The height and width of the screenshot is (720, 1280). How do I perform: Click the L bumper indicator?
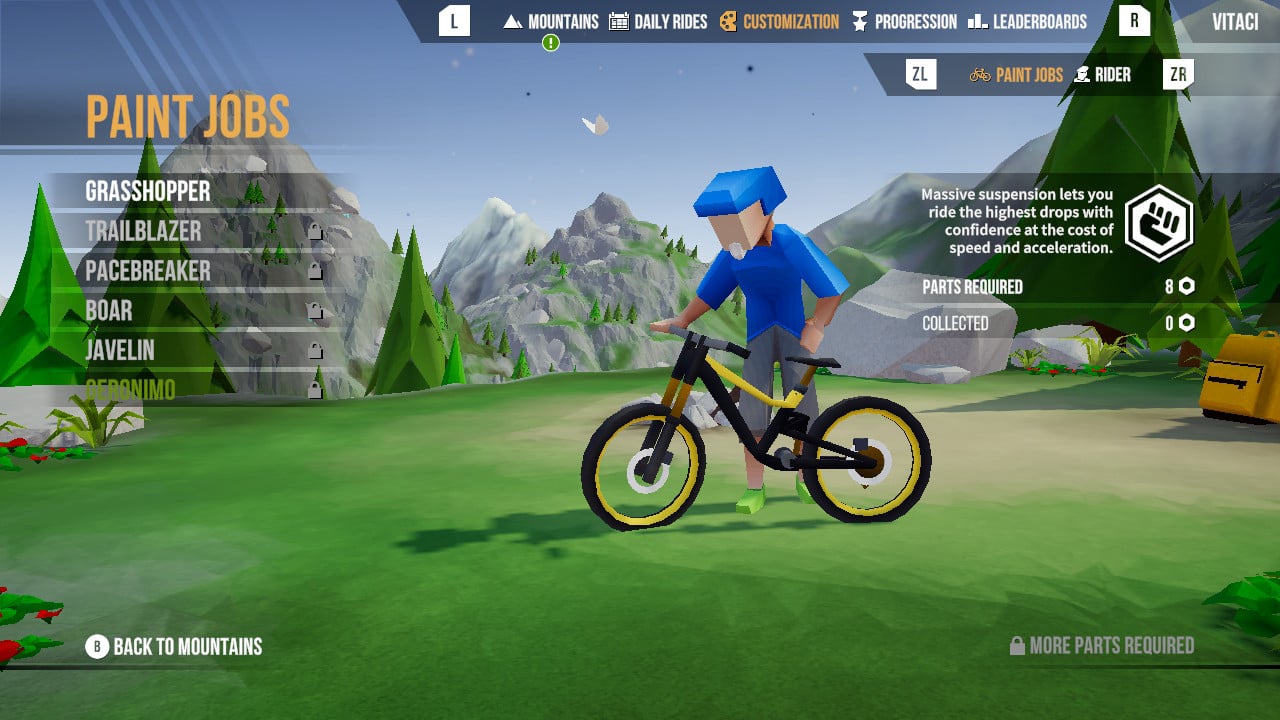tap(453, 20)
